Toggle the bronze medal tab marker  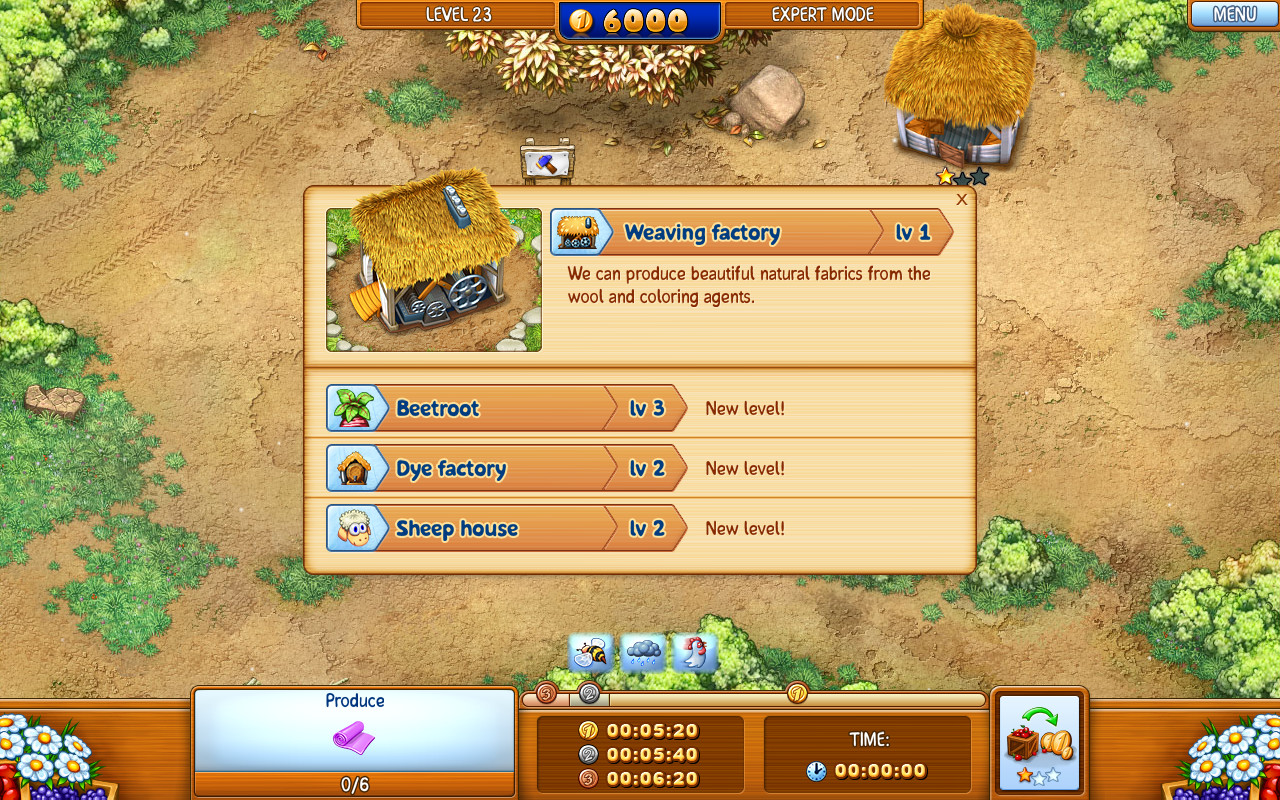click(x=545, y=690)
